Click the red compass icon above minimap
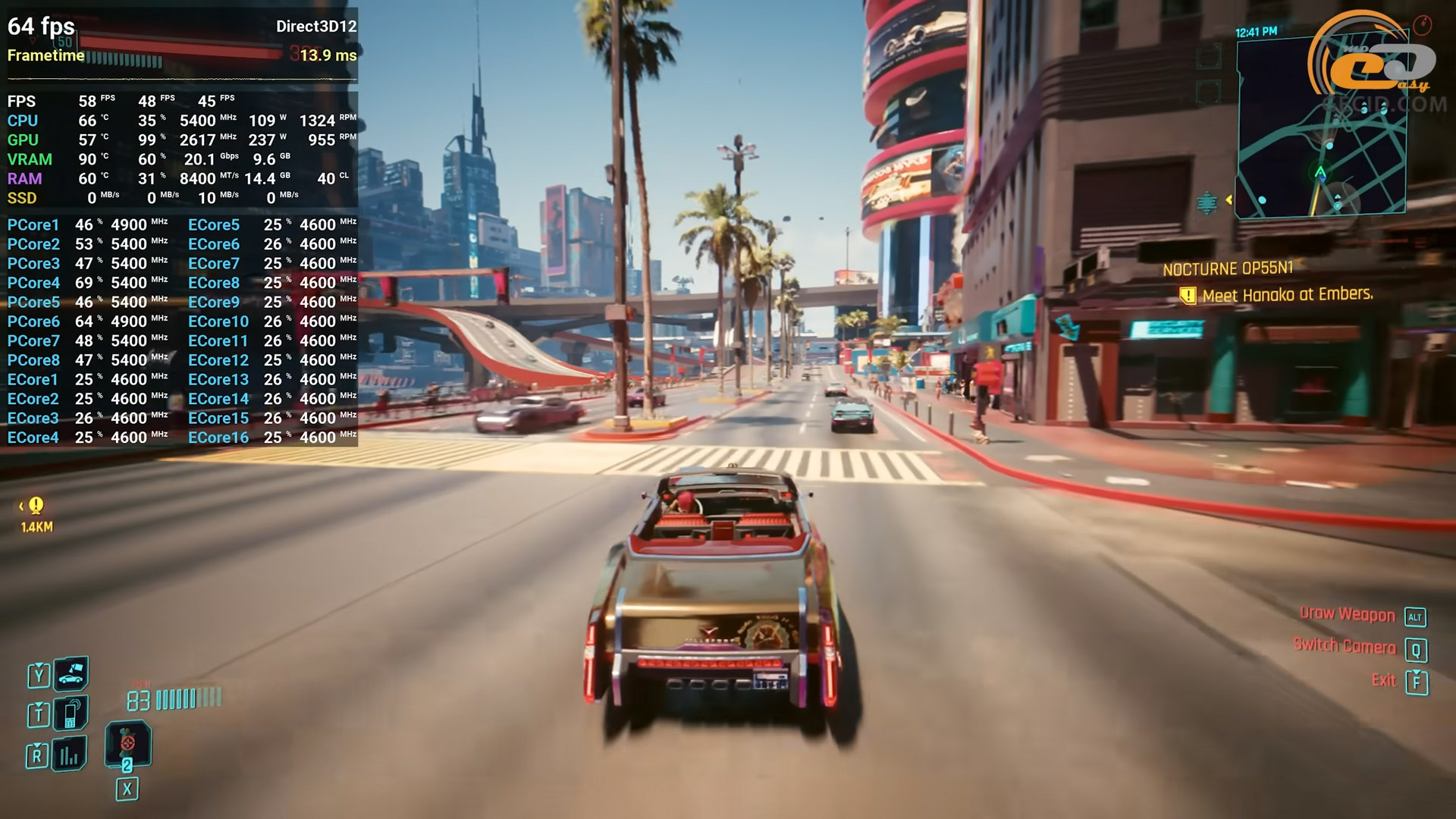1456x819 pixels. 1422,26
